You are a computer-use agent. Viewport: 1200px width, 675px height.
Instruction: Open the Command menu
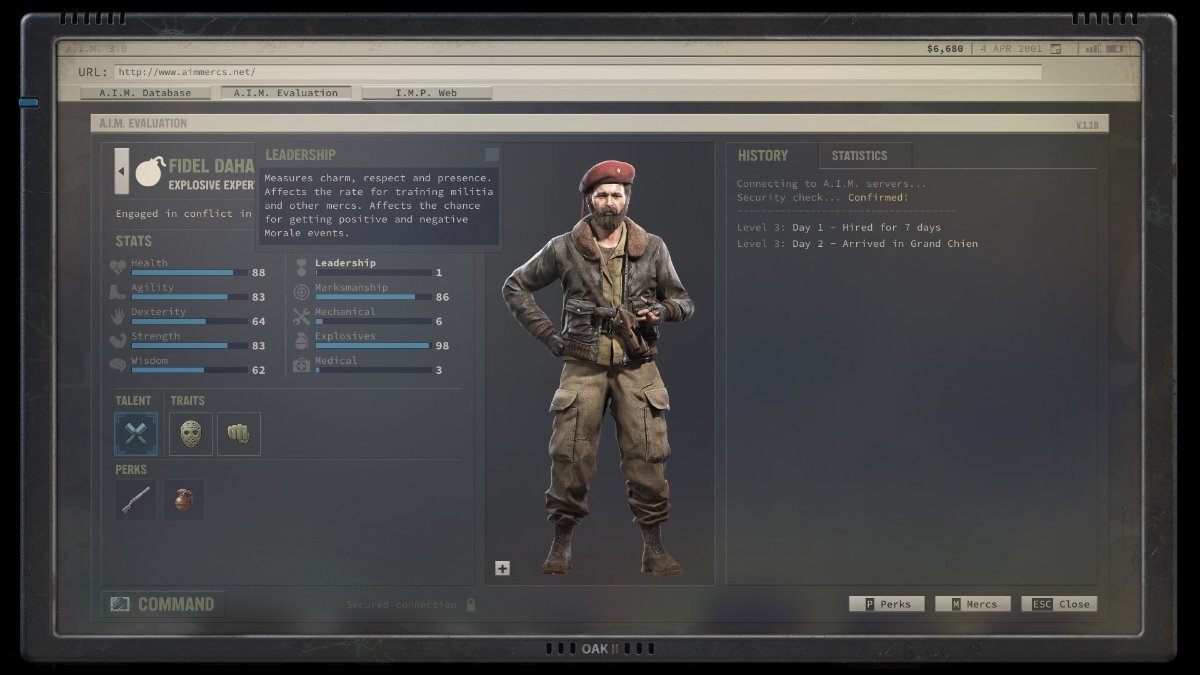tap(163, 604)
